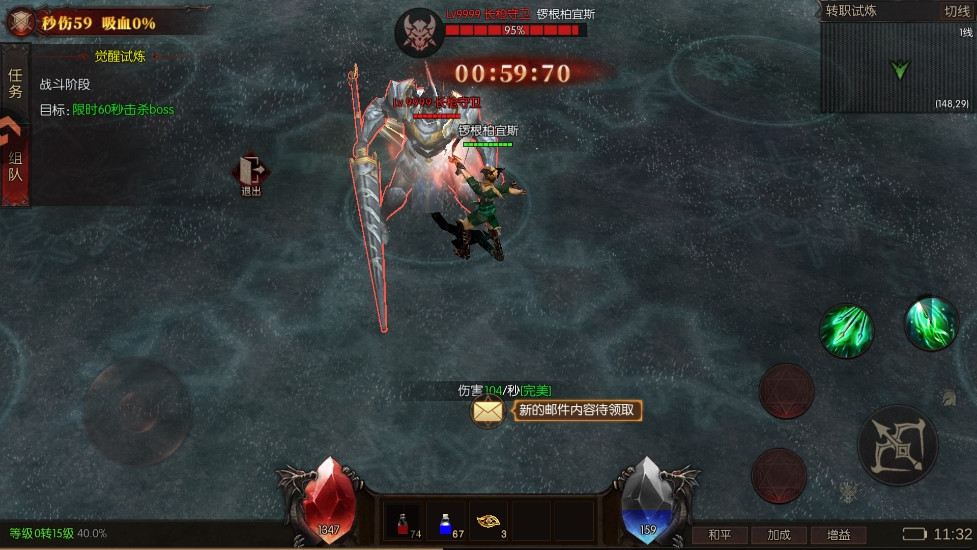Open the 加成 bonus button

[778, 535]
